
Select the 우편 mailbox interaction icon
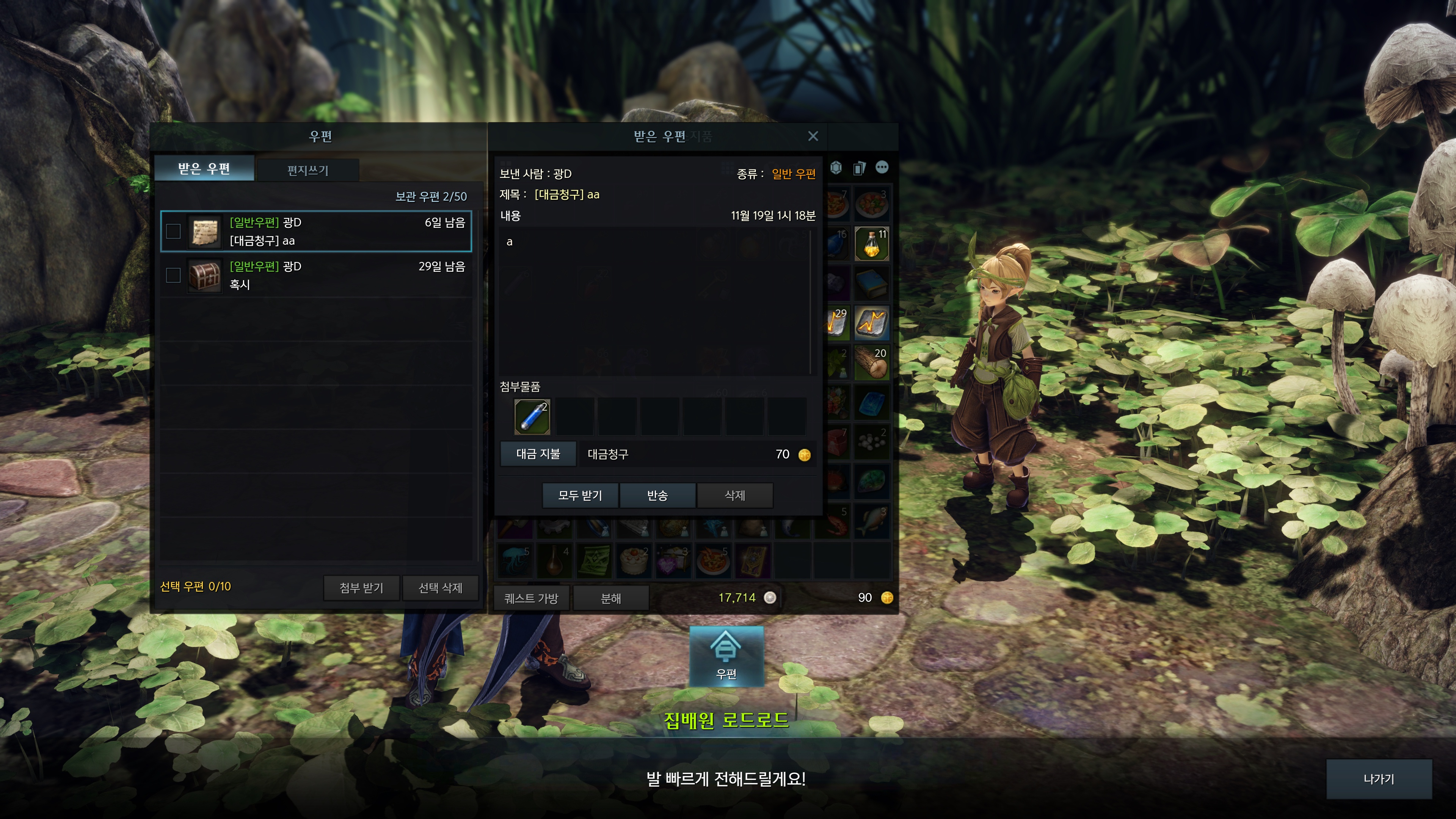point(726,656)
